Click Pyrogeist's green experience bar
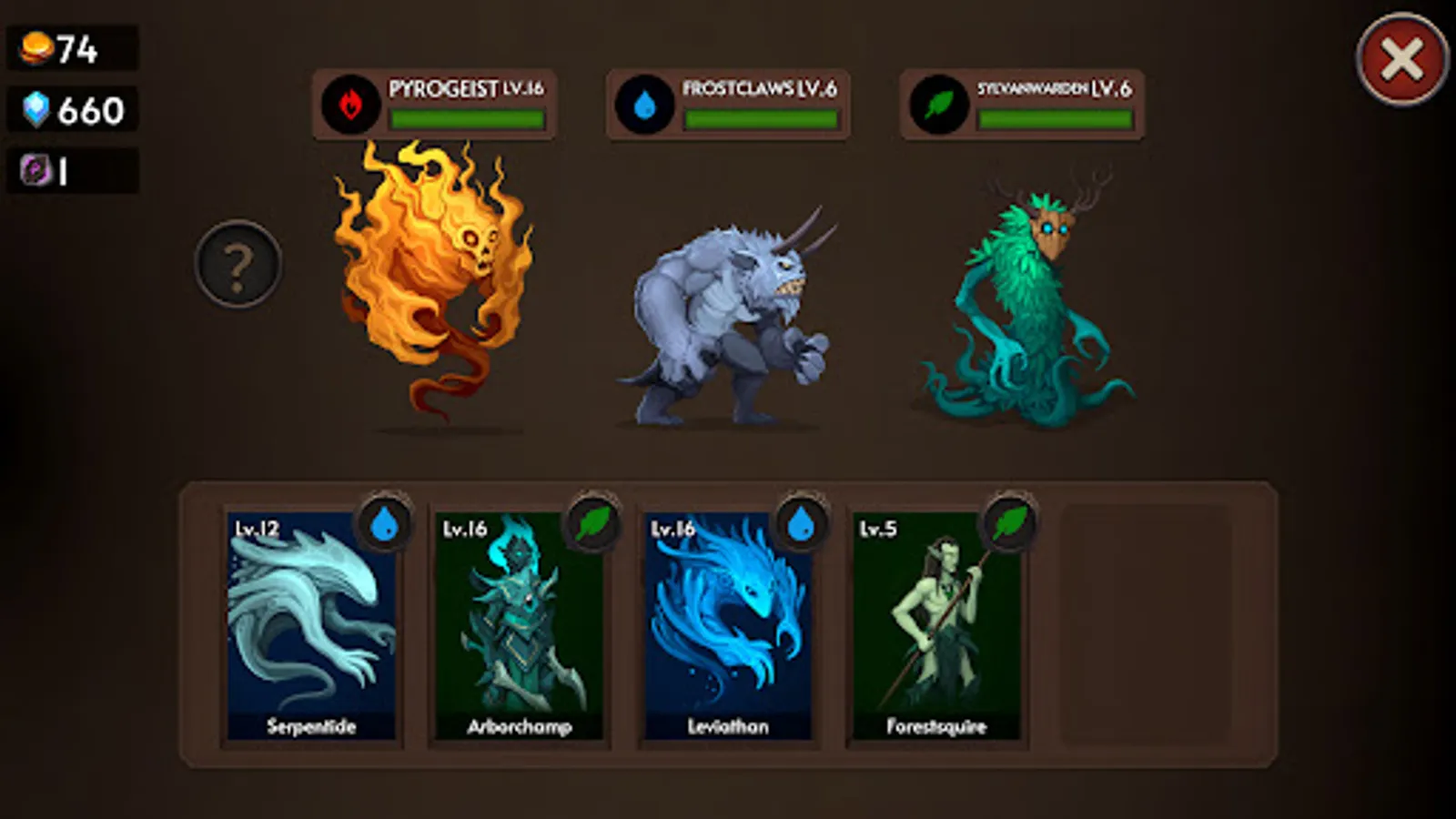1456x819 pixels. 464,116
